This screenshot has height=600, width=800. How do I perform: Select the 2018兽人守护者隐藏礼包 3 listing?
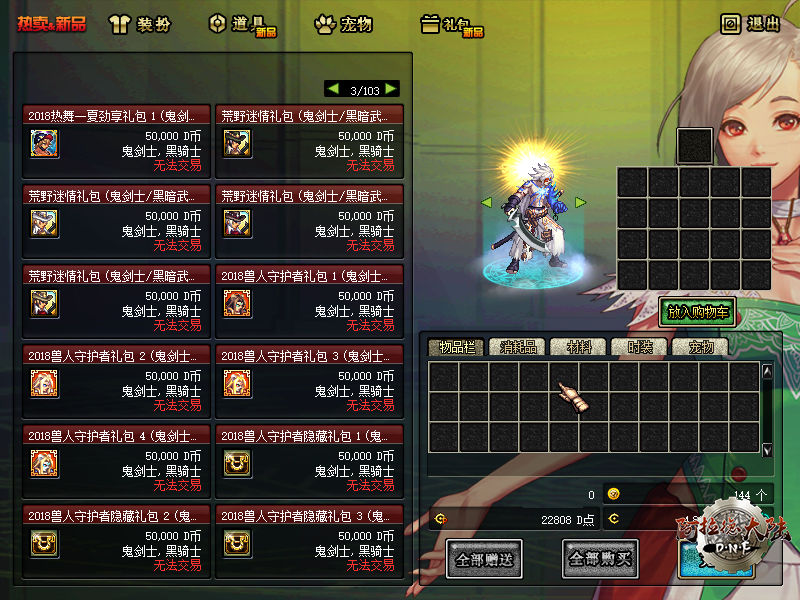pyautogui.click(x=309, y=542)
